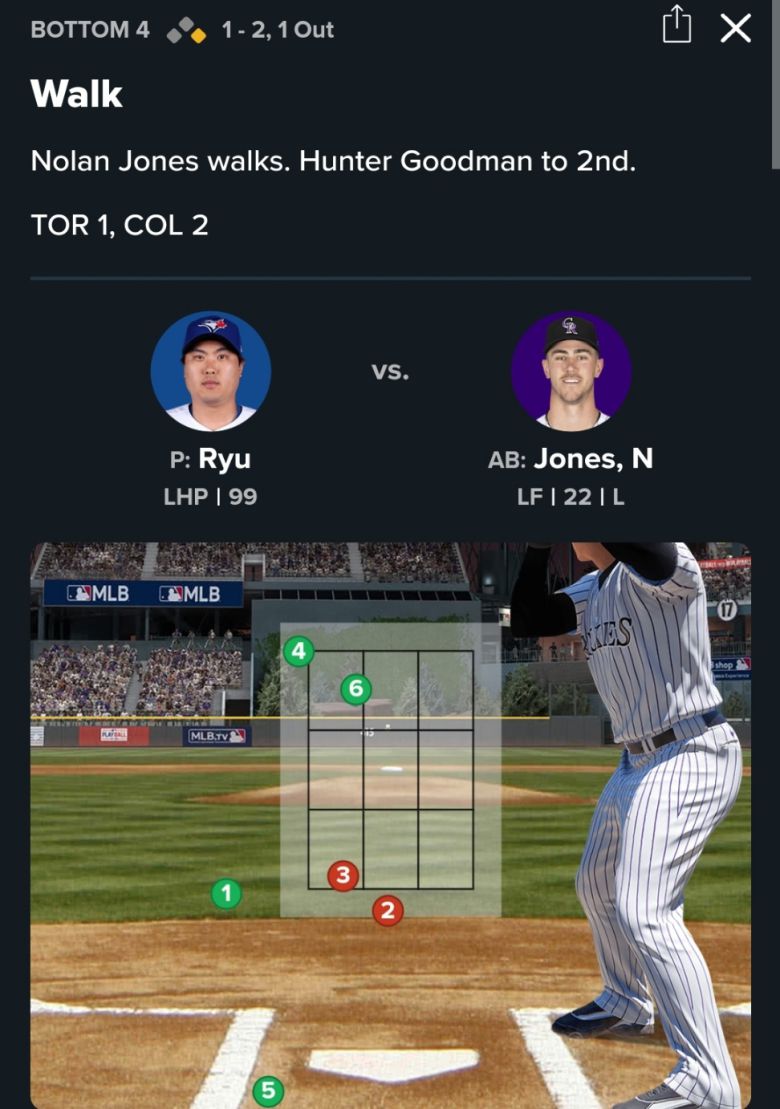Open batter Nolan Jones's player photo

pyautogui.click(x=571, y=371)
